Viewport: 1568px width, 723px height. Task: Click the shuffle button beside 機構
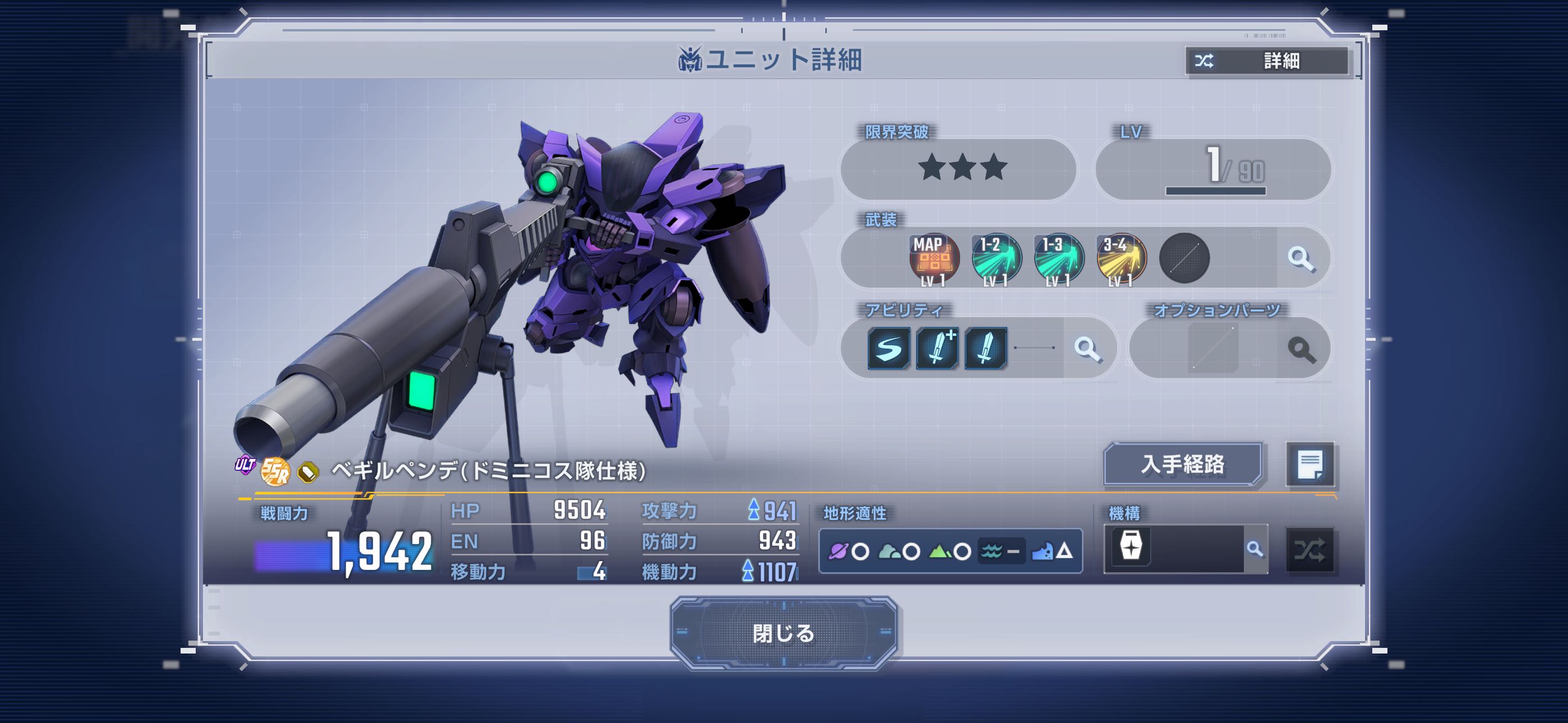point(1309,551)
